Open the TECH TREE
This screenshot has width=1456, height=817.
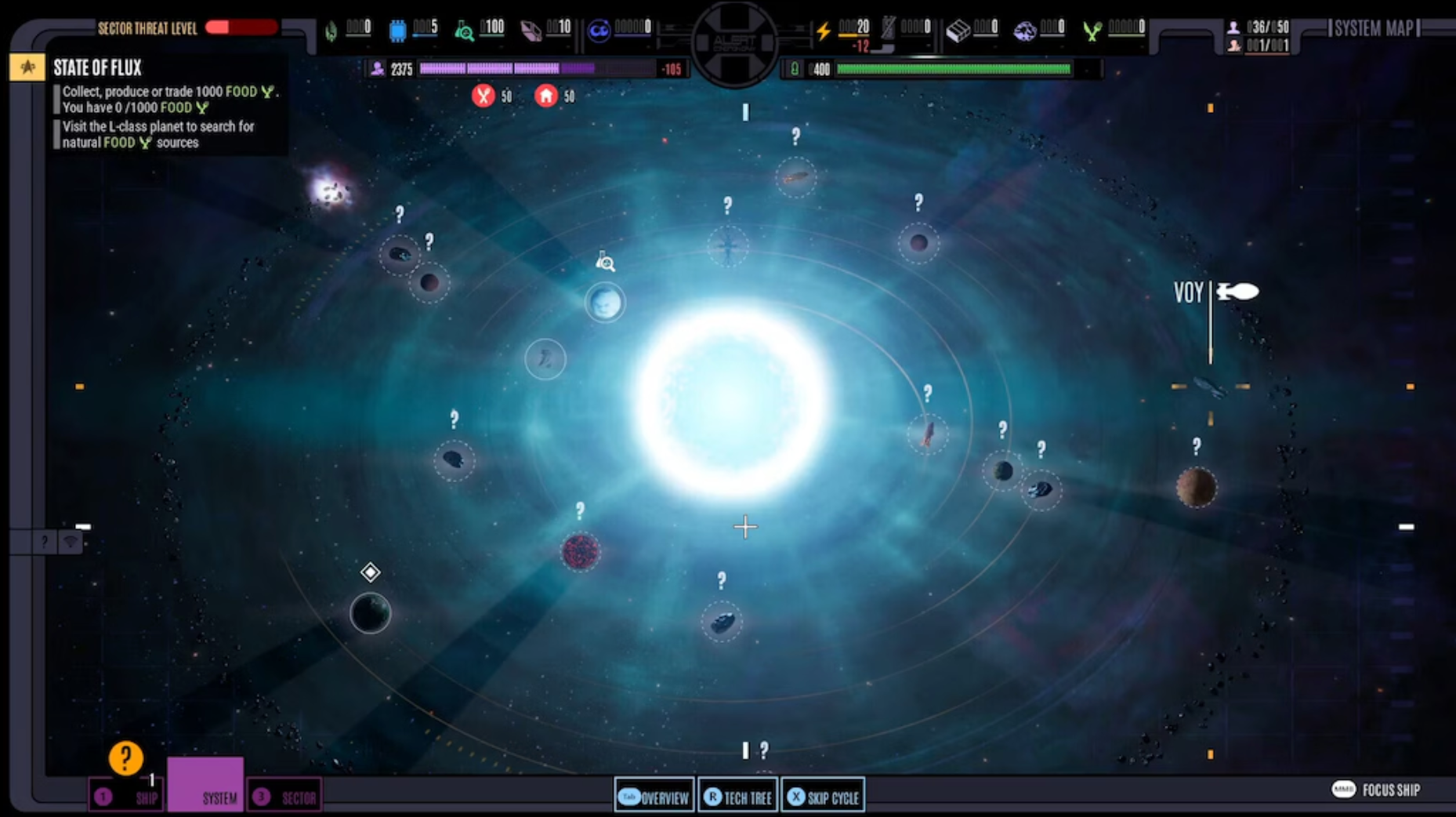click(x=737, y=796)
